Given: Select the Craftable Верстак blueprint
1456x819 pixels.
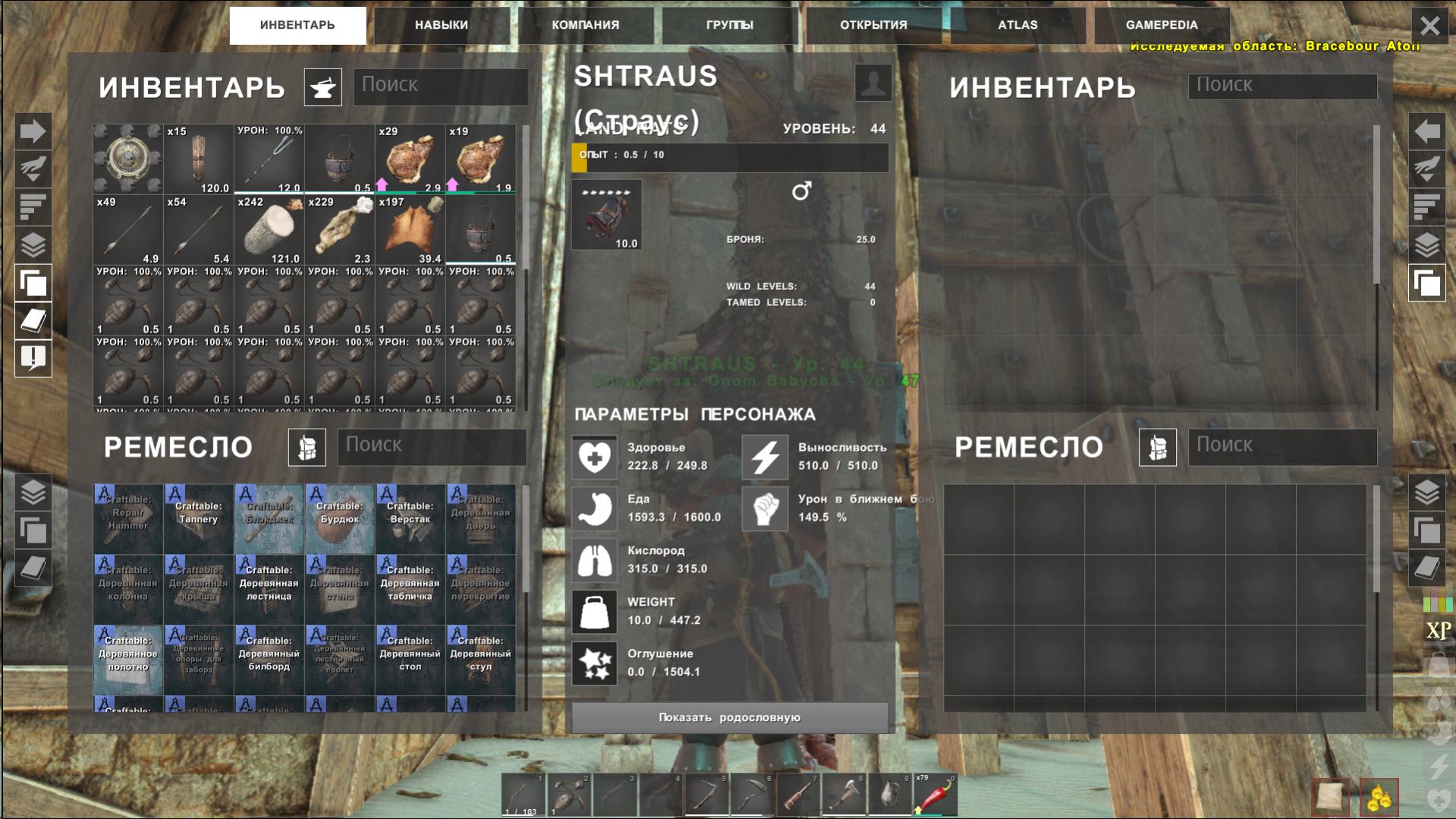Looking at the screenshot, I should click(x=410, y=518).
